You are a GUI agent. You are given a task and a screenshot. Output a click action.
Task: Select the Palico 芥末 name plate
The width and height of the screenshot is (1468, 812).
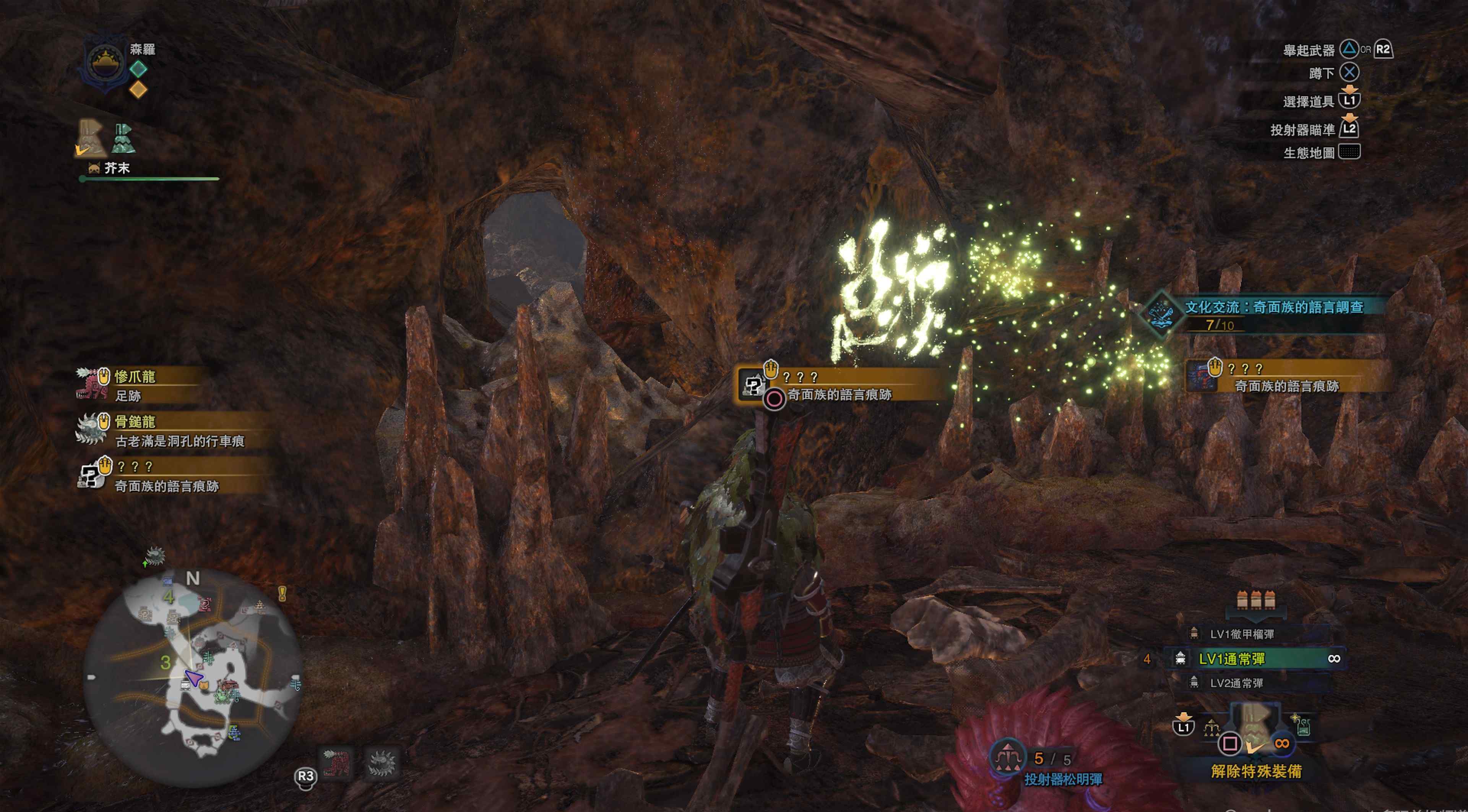pos(116,168)
